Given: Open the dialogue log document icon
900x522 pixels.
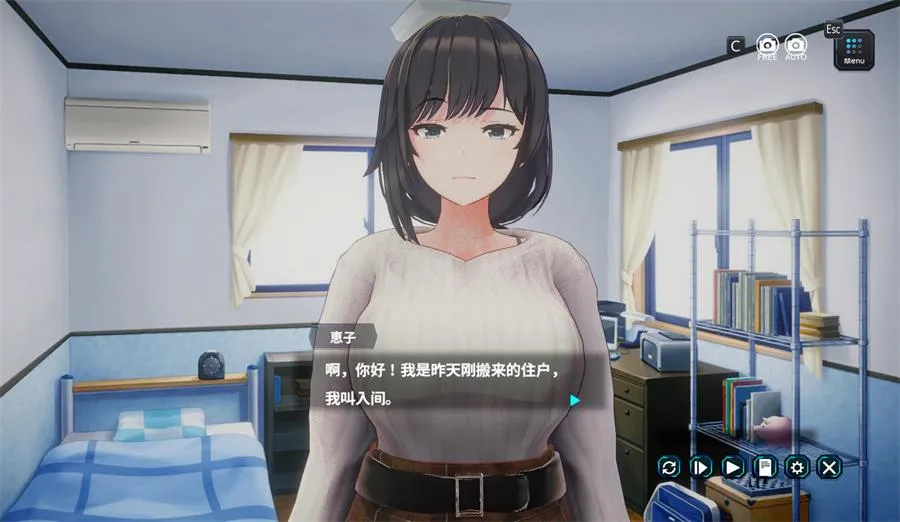Looking at the screenshot, I should pyautogui.click(x=765, y=466).
